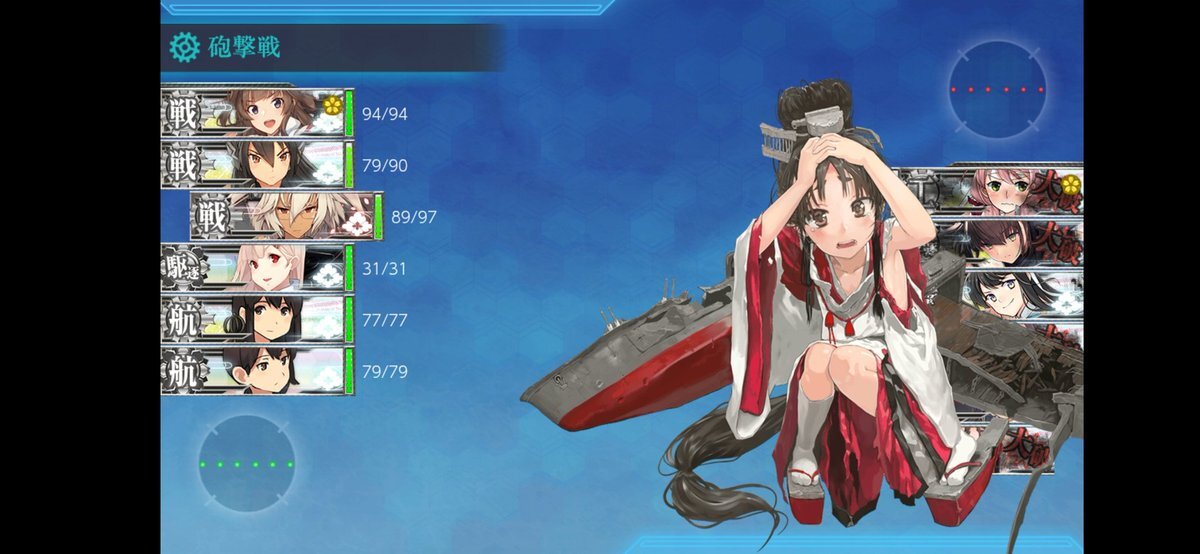Choose the white-haired battleship banner with 89/97 HP

(287, 216)
